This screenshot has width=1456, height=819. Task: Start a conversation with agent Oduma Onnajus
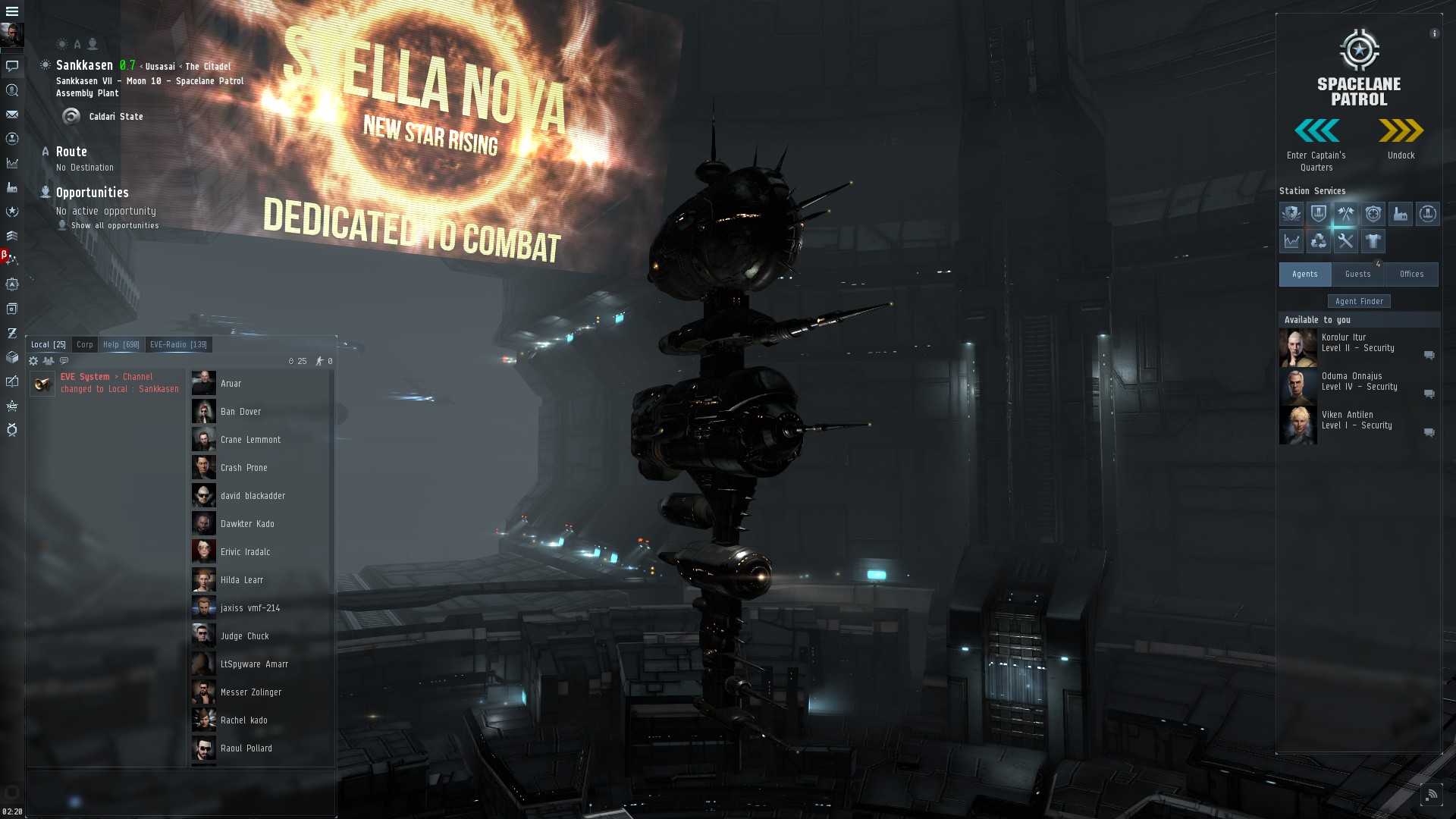(1429, 393)
